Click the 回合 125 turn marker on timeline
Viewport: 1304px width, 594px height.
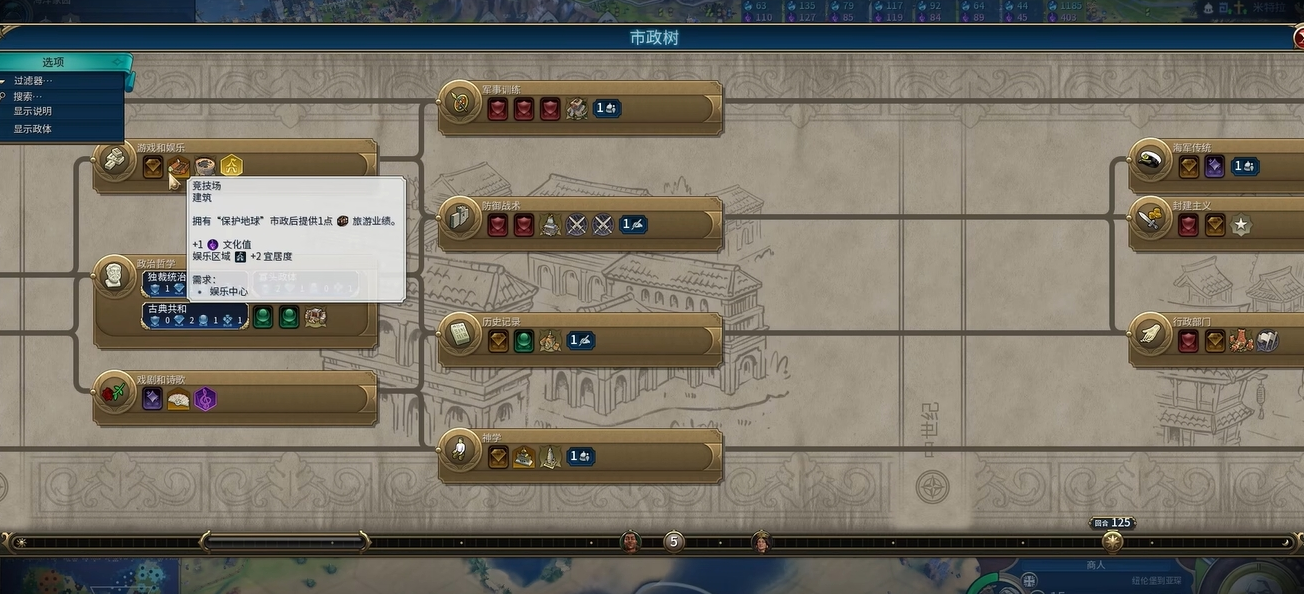pyautogui.click(x=1112, y=541)
